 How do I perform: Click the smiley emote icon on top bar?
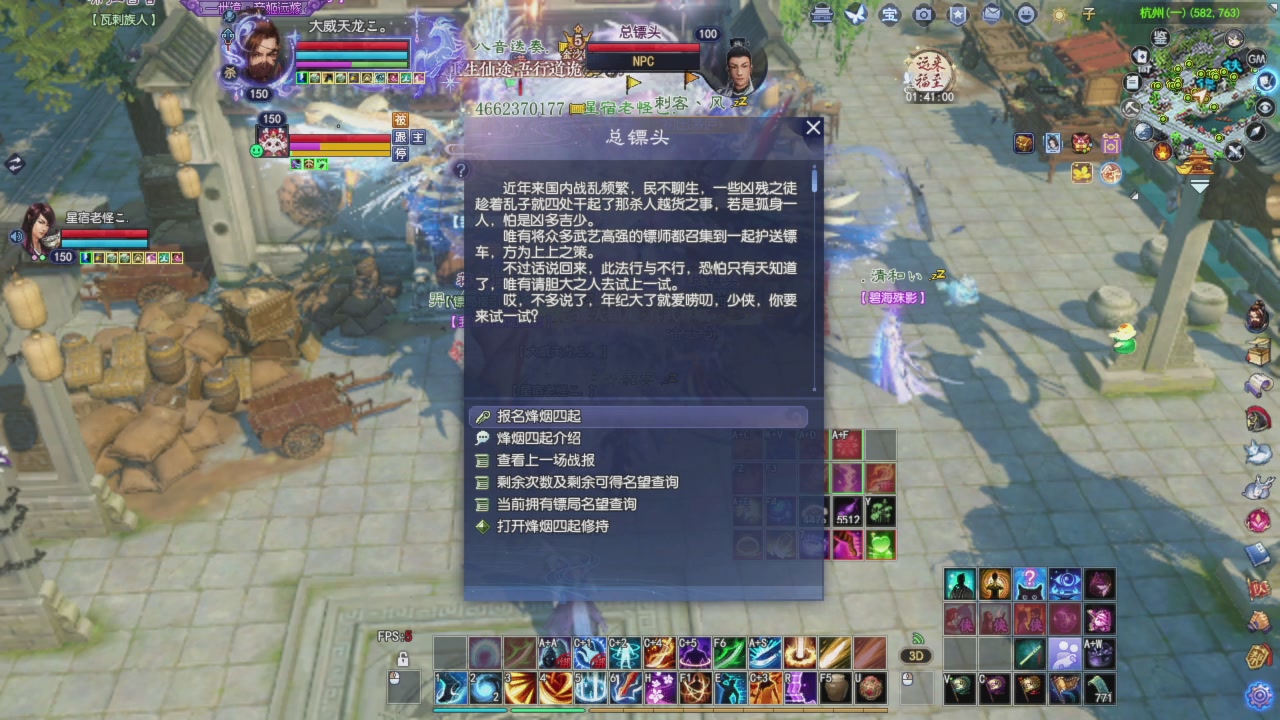1026,14
